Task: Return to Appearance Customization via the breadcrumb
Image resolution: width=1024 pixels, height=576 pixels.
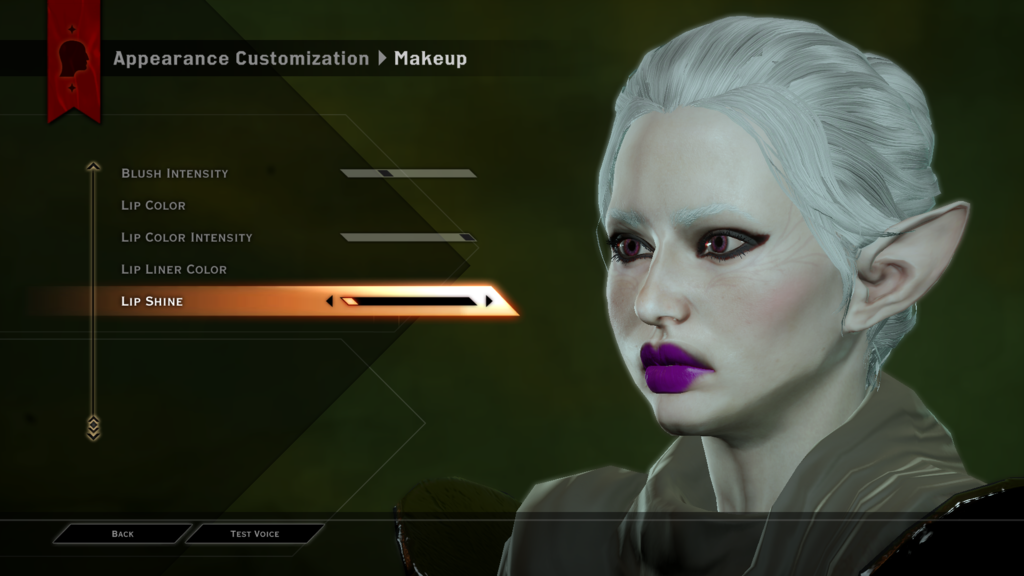Action: click(241, 58)
